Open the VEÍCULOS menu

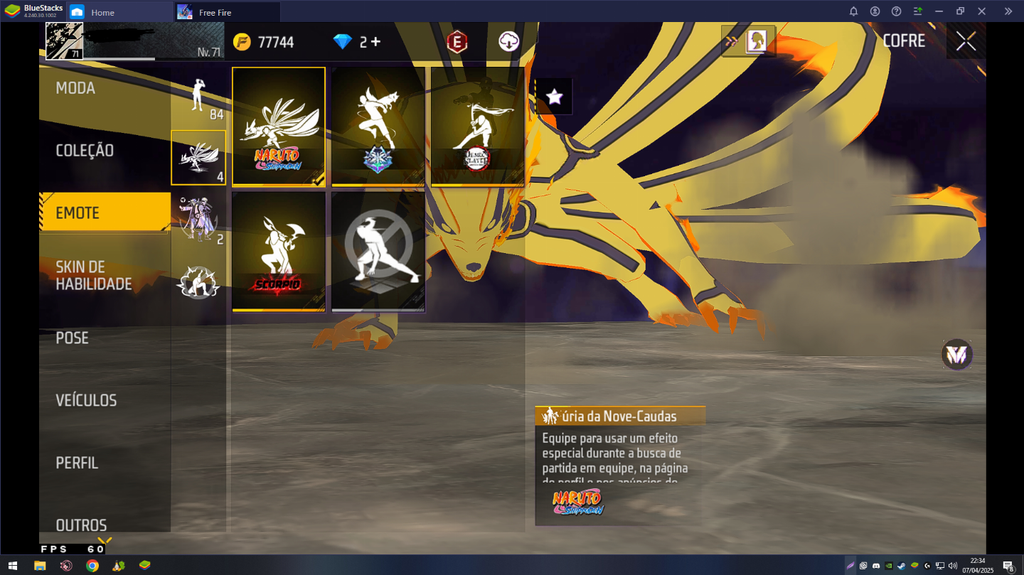point(86,400)
